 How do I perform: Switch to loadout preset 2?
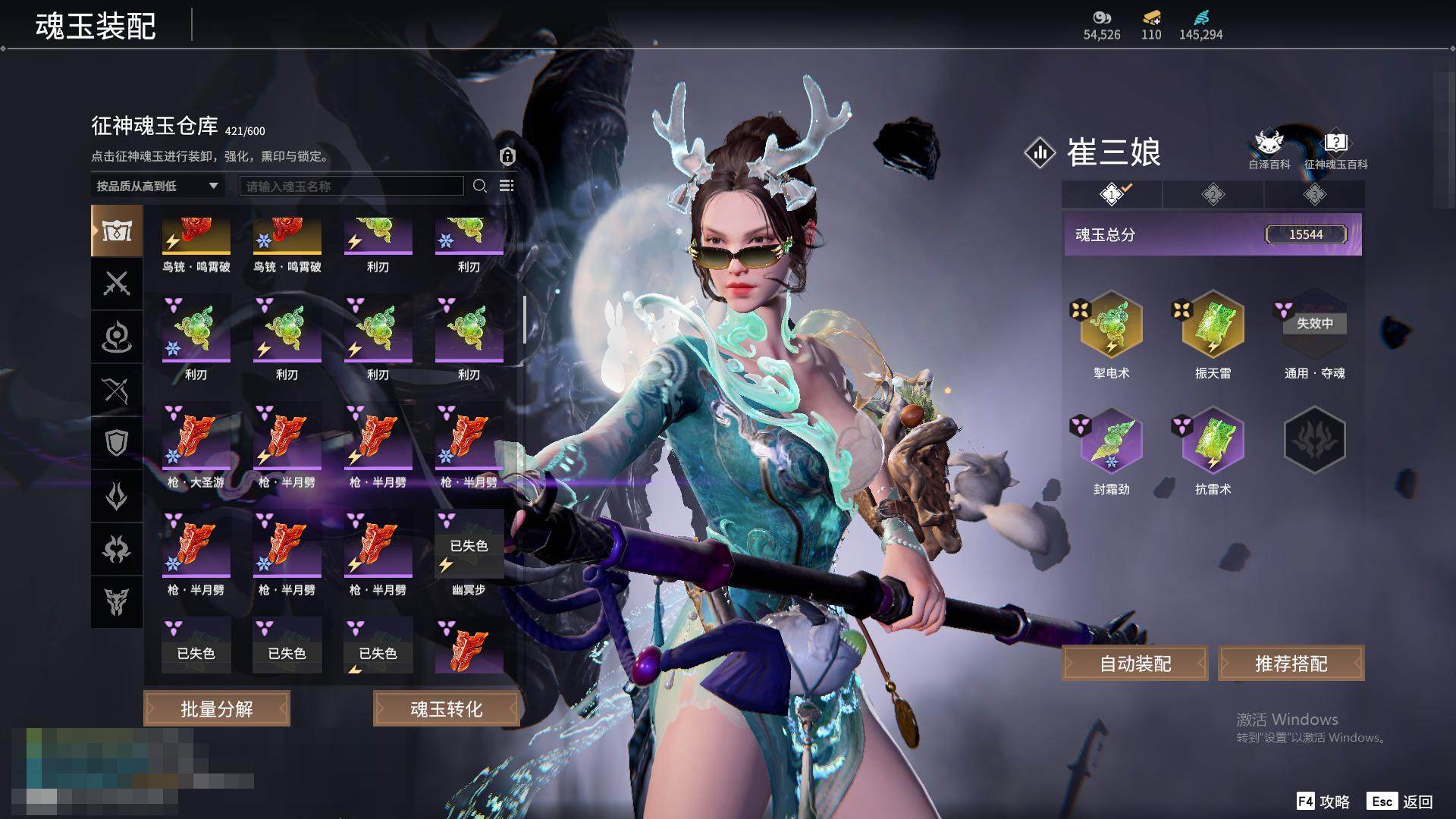(1213, 195)
